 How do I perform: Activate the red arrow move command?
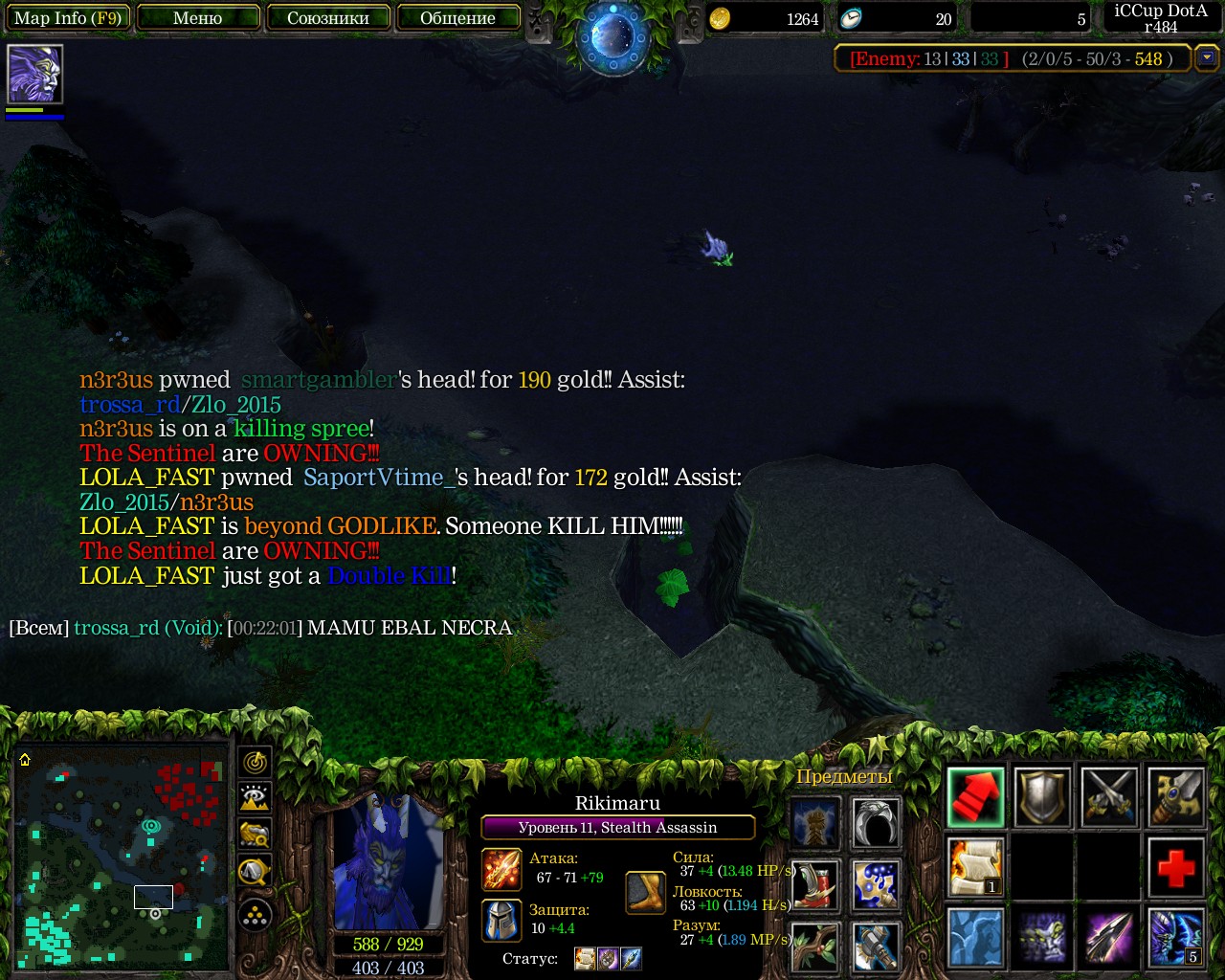tap(976, 797)
